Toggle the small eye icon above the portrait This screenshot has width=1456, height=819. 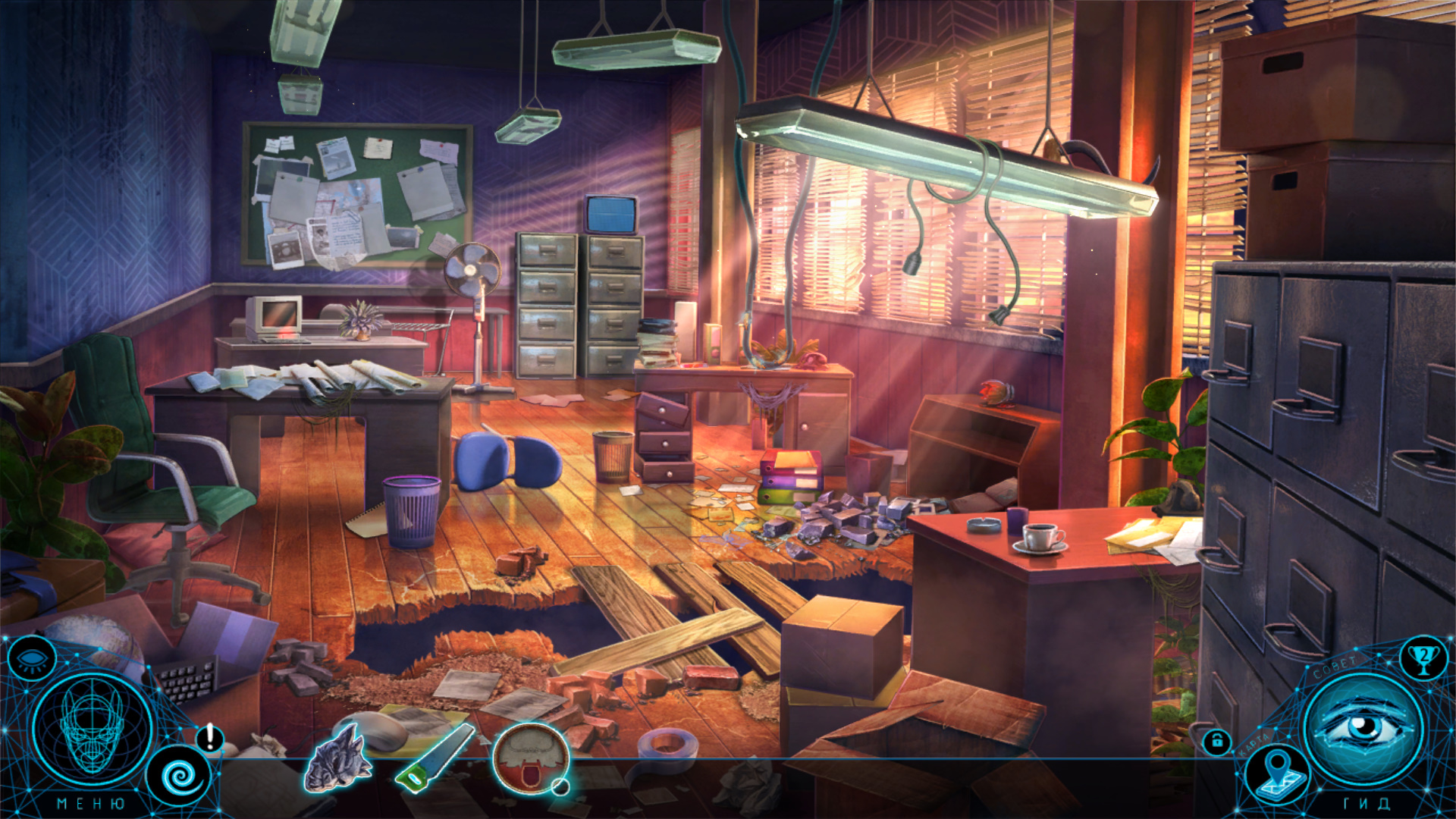[31, 658]
